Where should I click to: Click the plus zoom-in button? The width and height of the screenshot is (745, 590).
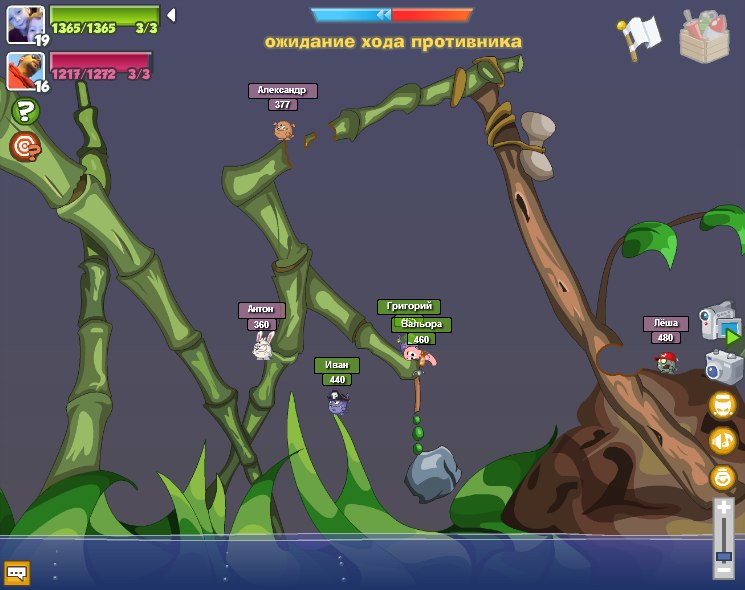tap(723, 508)
